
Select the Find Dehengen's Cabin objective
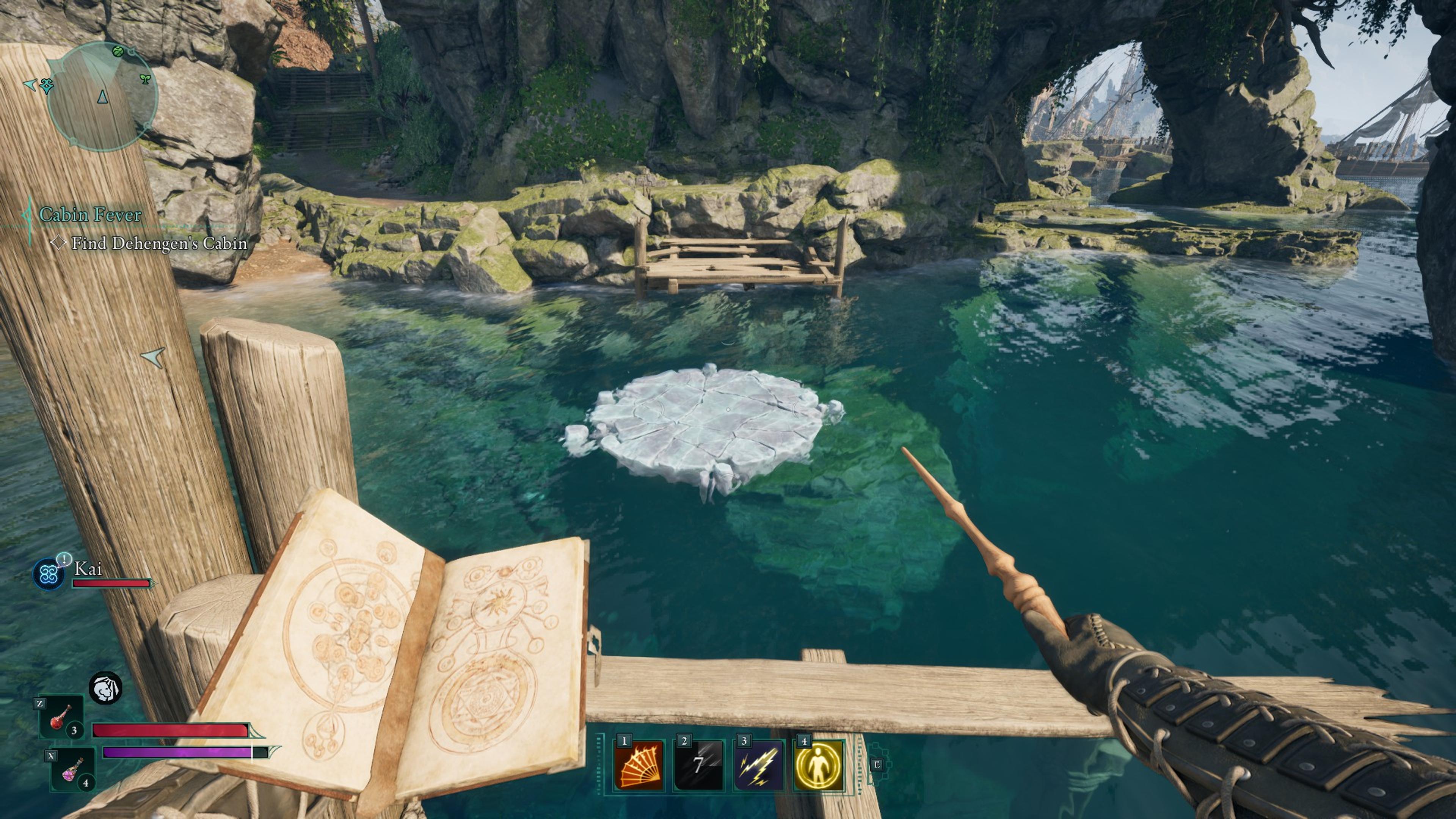158,243
